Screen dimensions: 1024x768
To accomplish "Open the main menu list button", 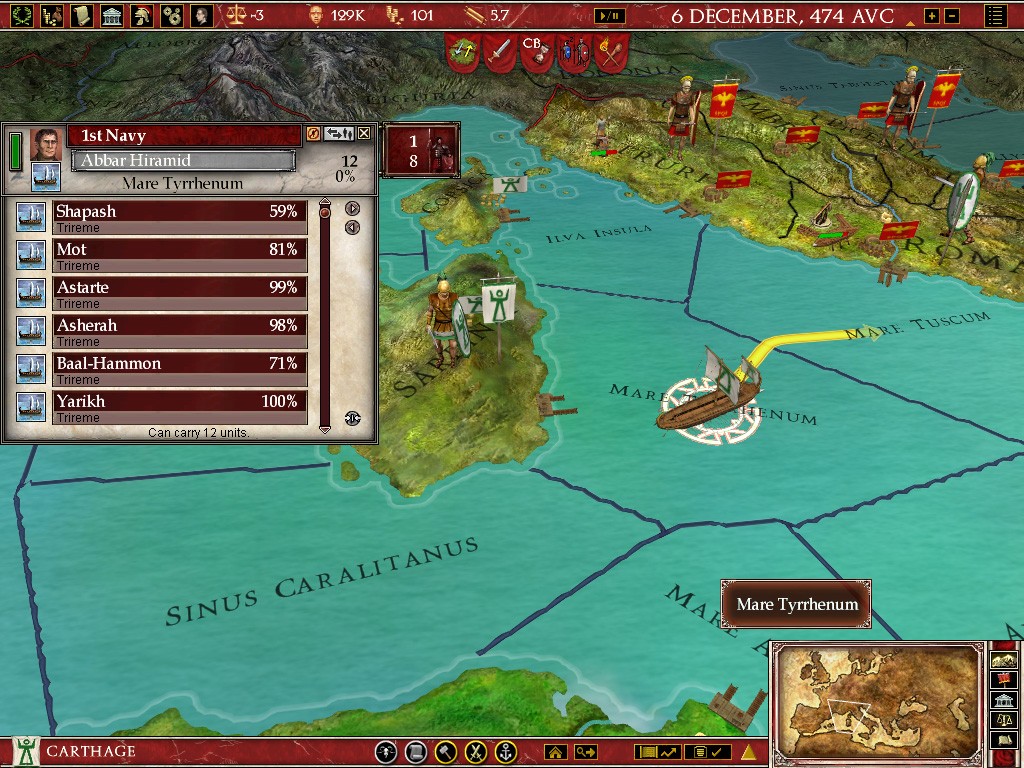I will point(995,16).
